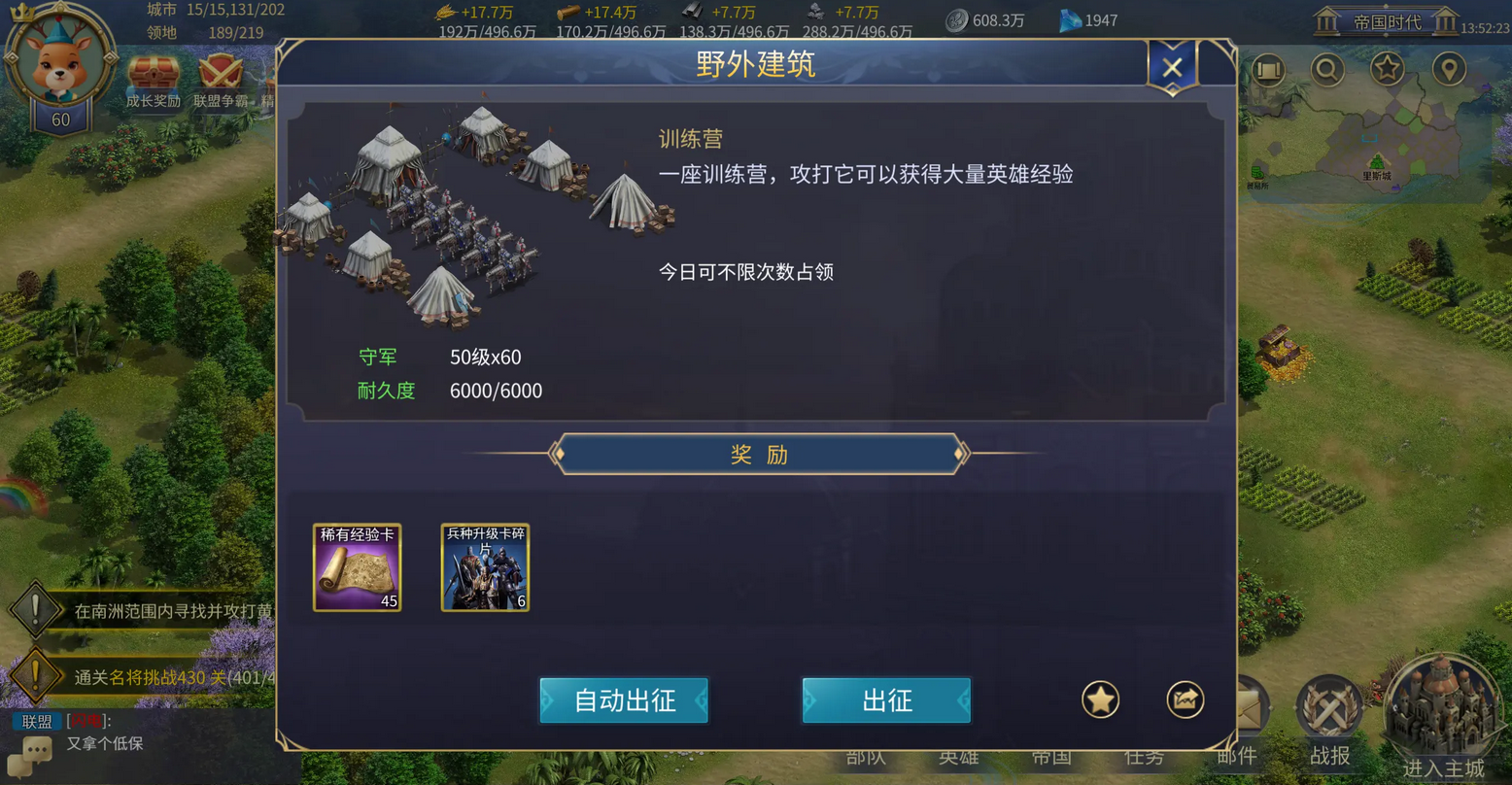Click the share arrow icon beside the star
This screenshot has height=785, width=1512.
1185,700
